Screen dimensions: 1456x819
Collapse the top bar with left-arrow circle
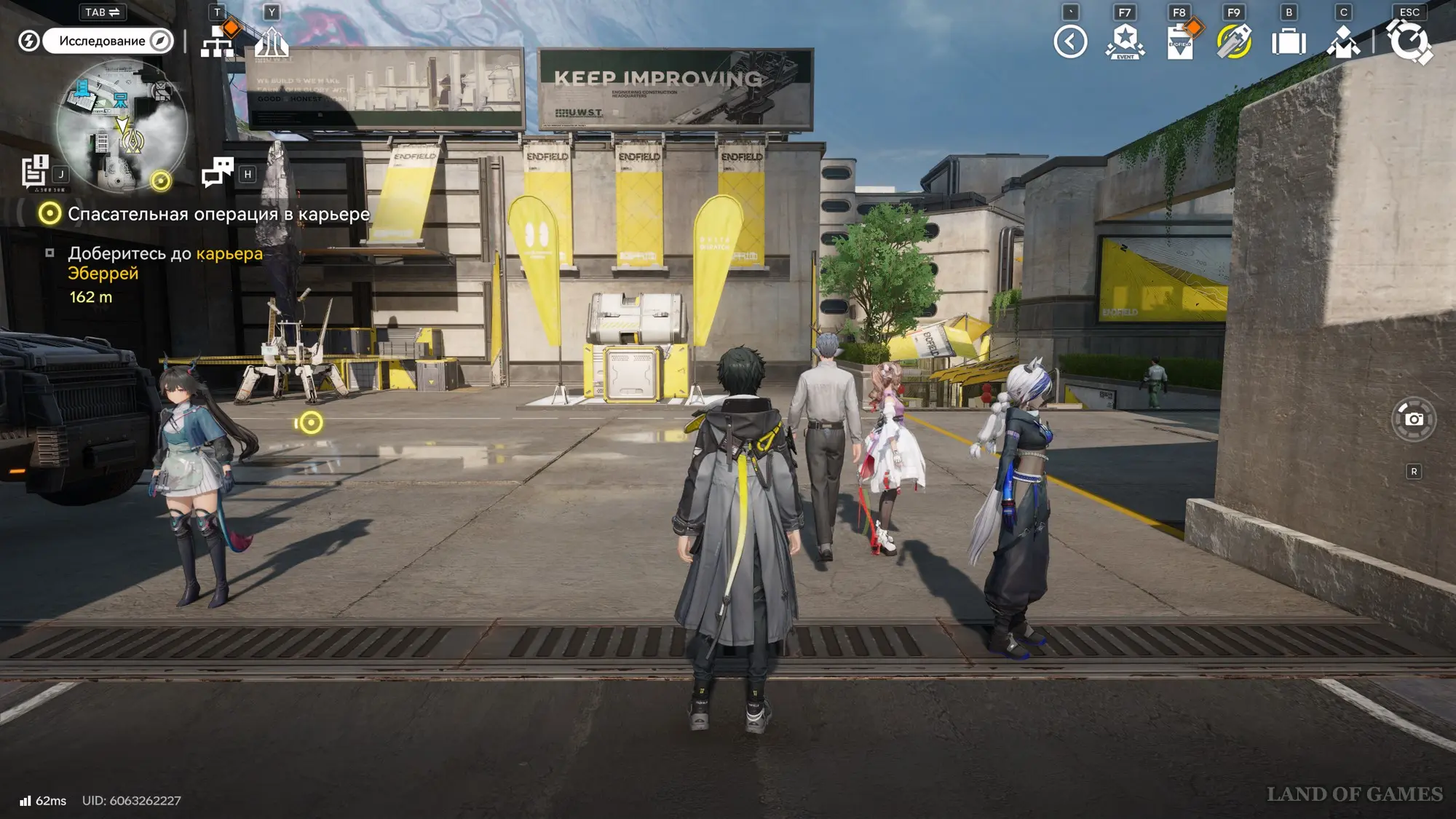tap(1070, 41)
